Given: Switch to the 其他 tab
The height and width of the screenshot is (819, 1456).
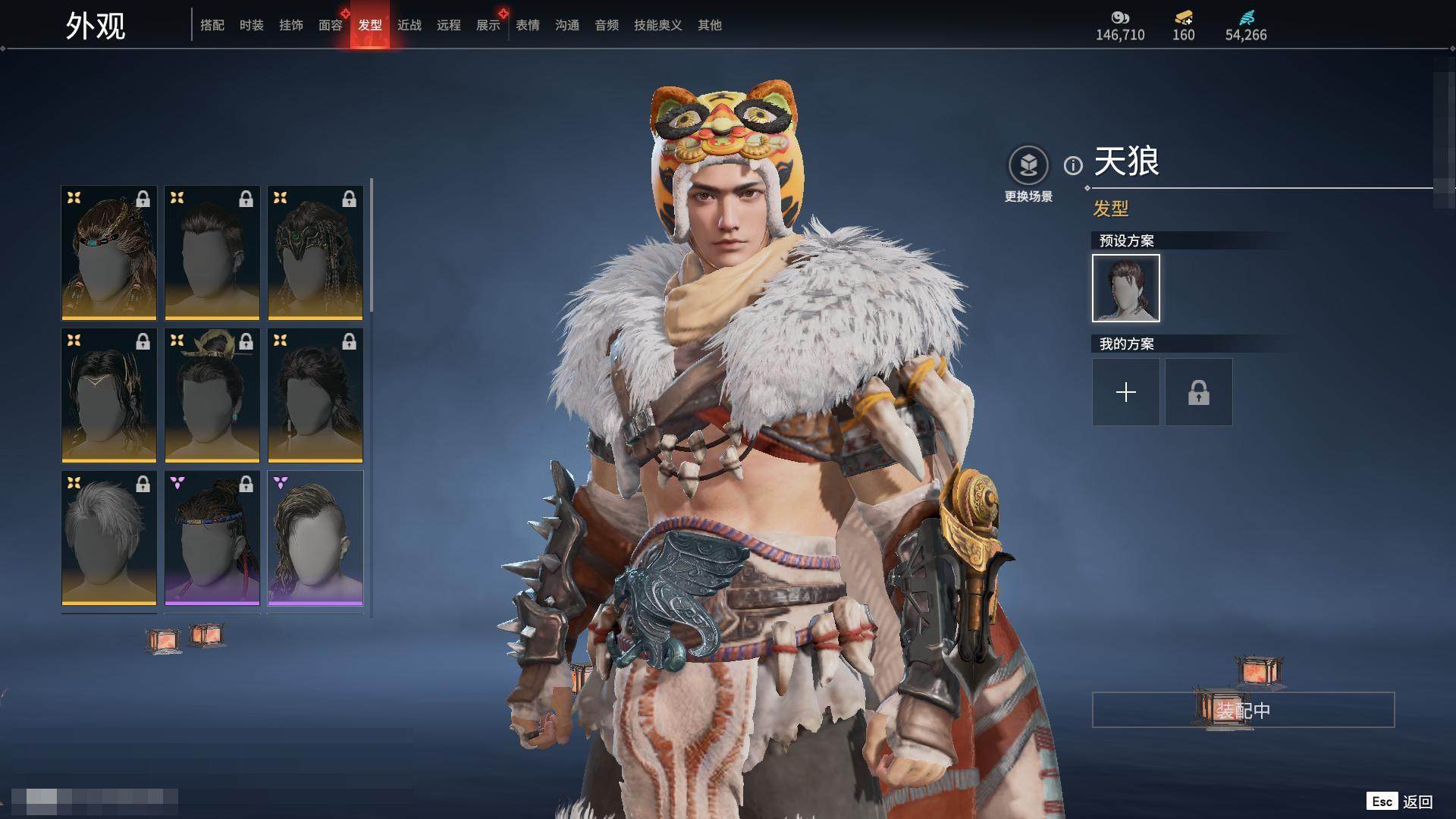Looking at the screenshot, I should [x=710, y=26].
